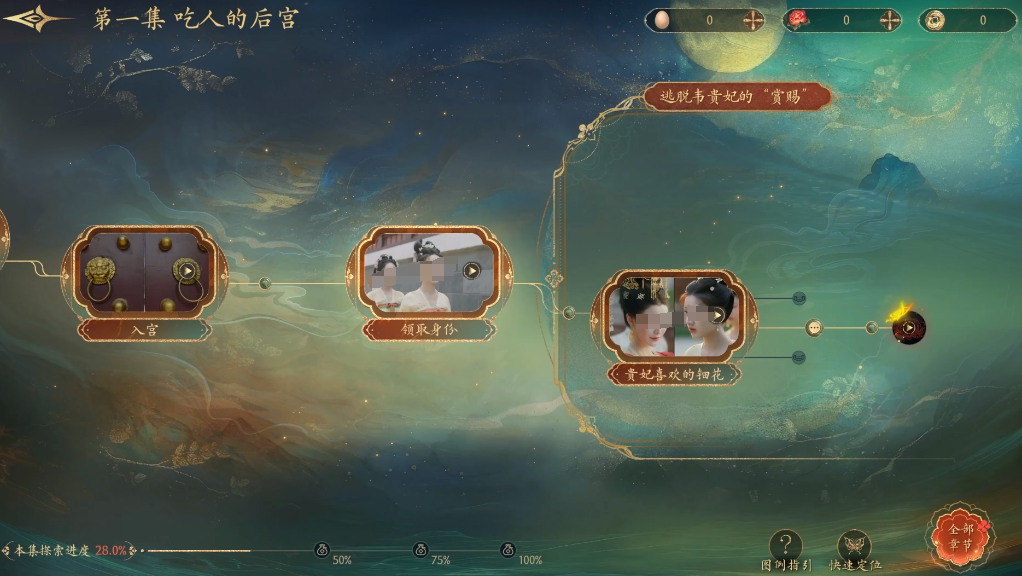Viewport: 1022px width, 576px height.
Task: Activate 快速定位 quick locate
Action: (x=854, y=547)
